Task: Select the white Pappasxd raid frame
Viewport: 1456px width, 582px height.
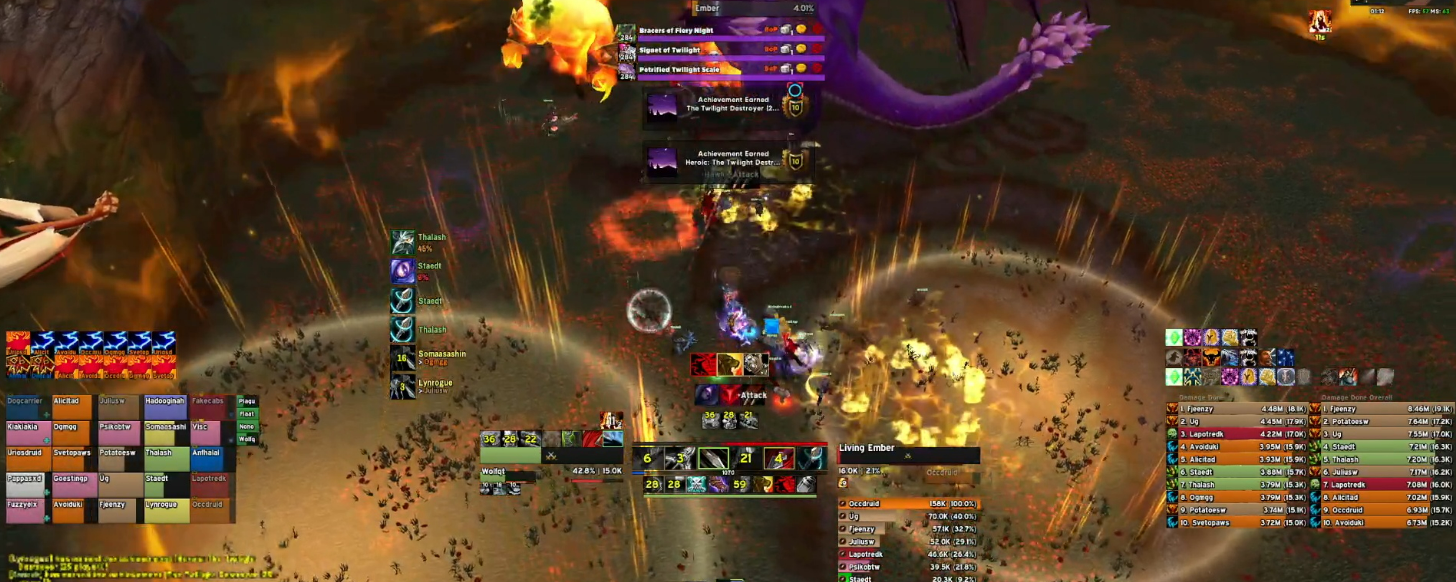Action: pos(27,485)
